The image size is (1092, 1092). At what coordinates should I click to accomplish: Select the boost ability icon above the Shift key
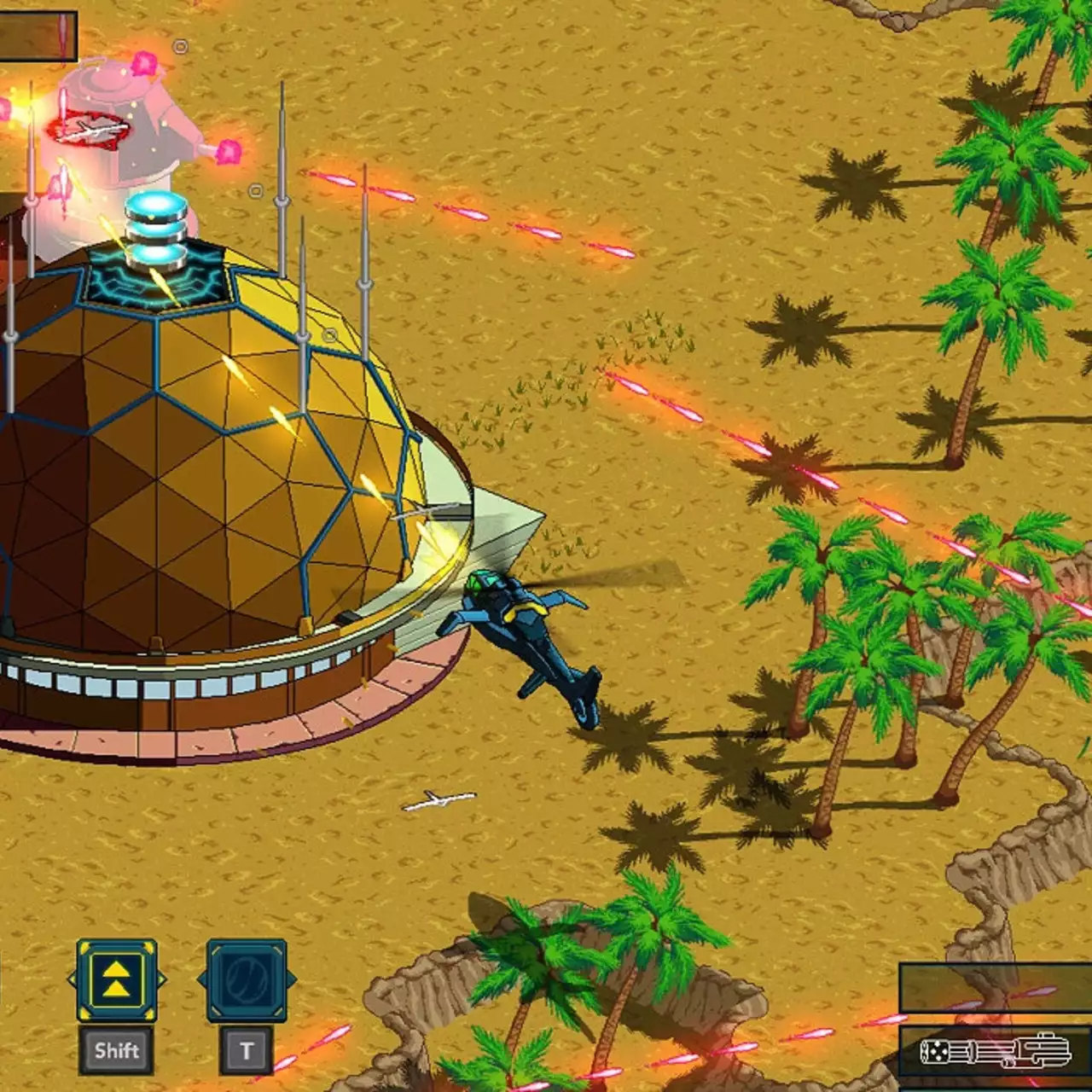click(x=115, y=979)
